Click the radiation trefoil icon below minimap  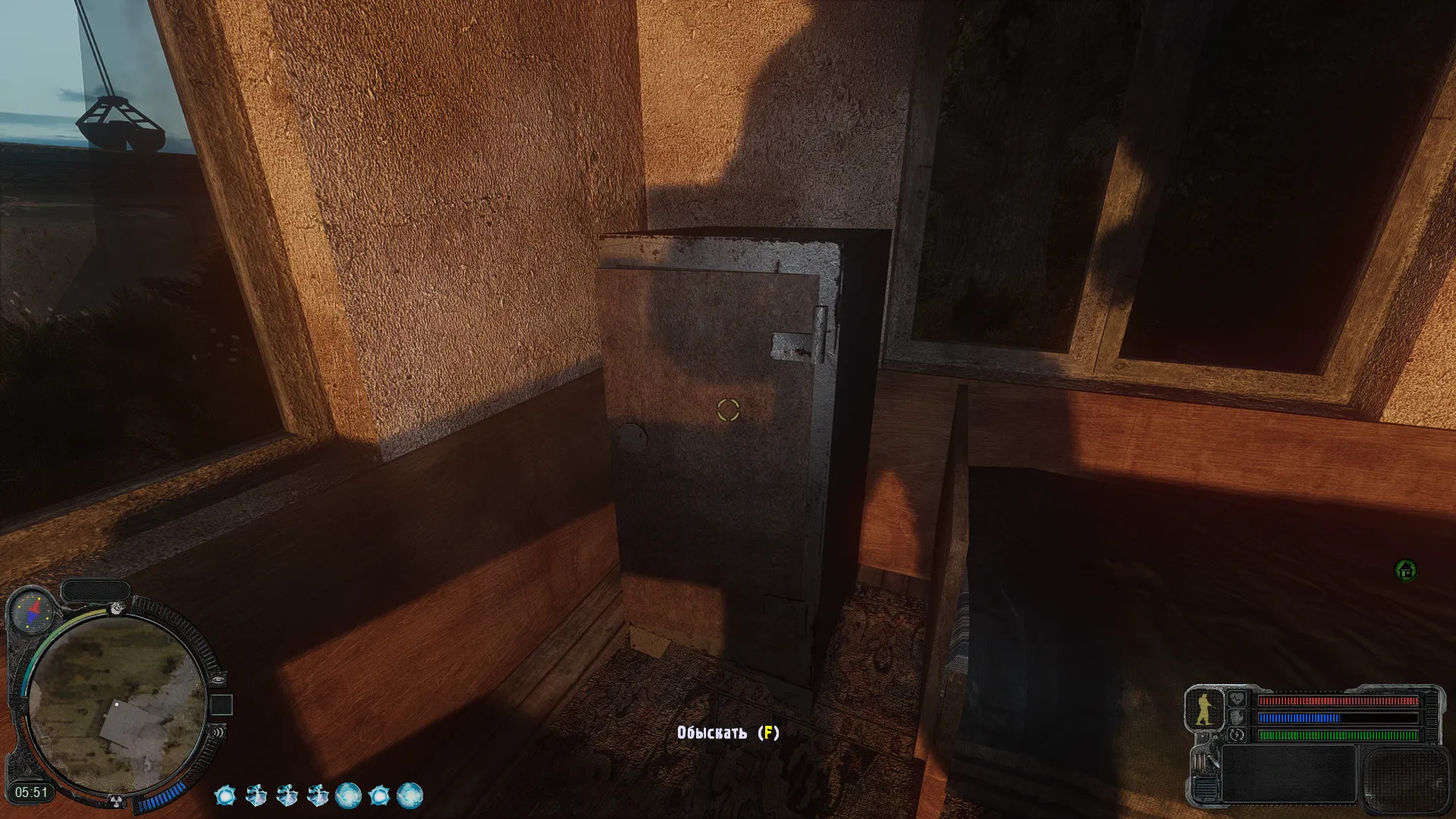[116, 800]
